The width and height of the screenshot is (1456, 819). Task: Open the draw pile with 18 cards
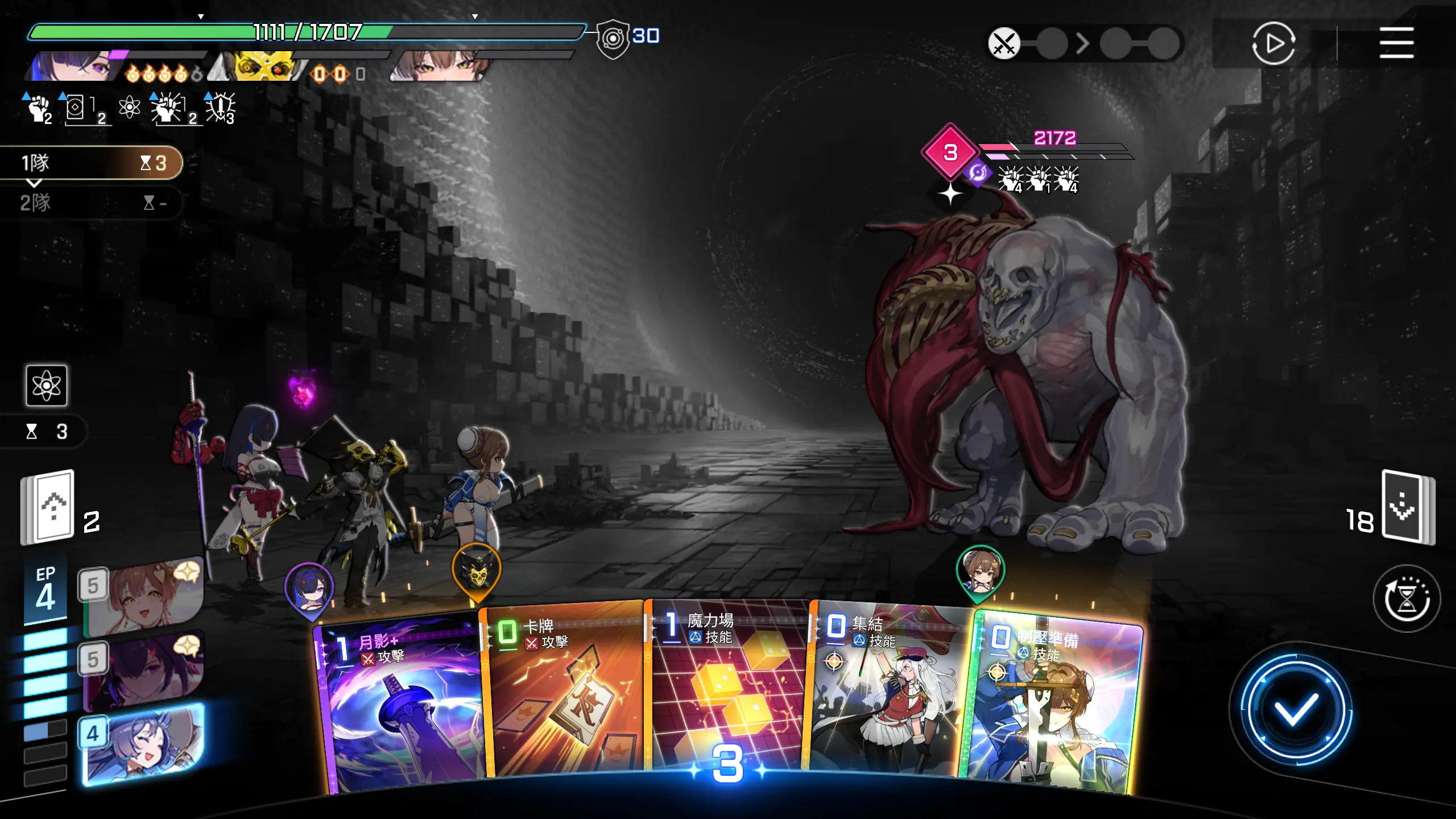[1407, 507]
